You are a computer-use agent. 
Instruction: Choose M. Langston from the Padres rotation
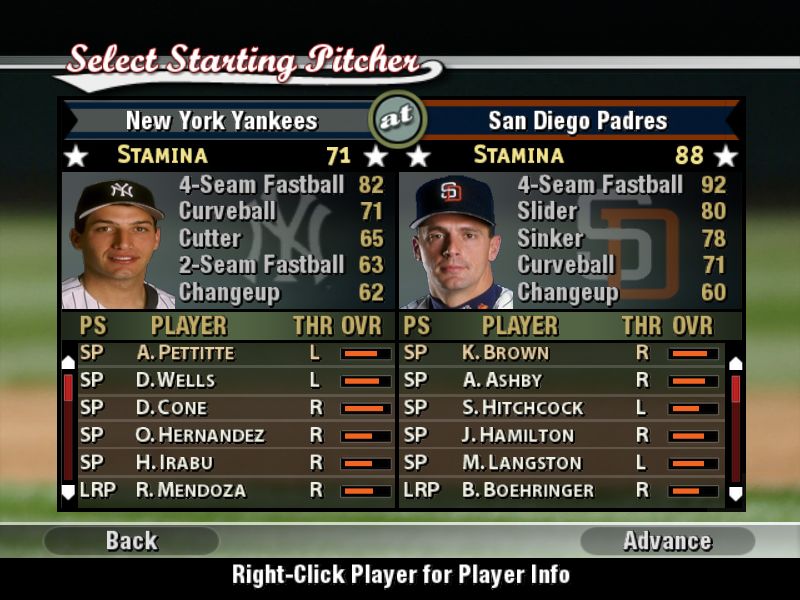click(521, 463)
